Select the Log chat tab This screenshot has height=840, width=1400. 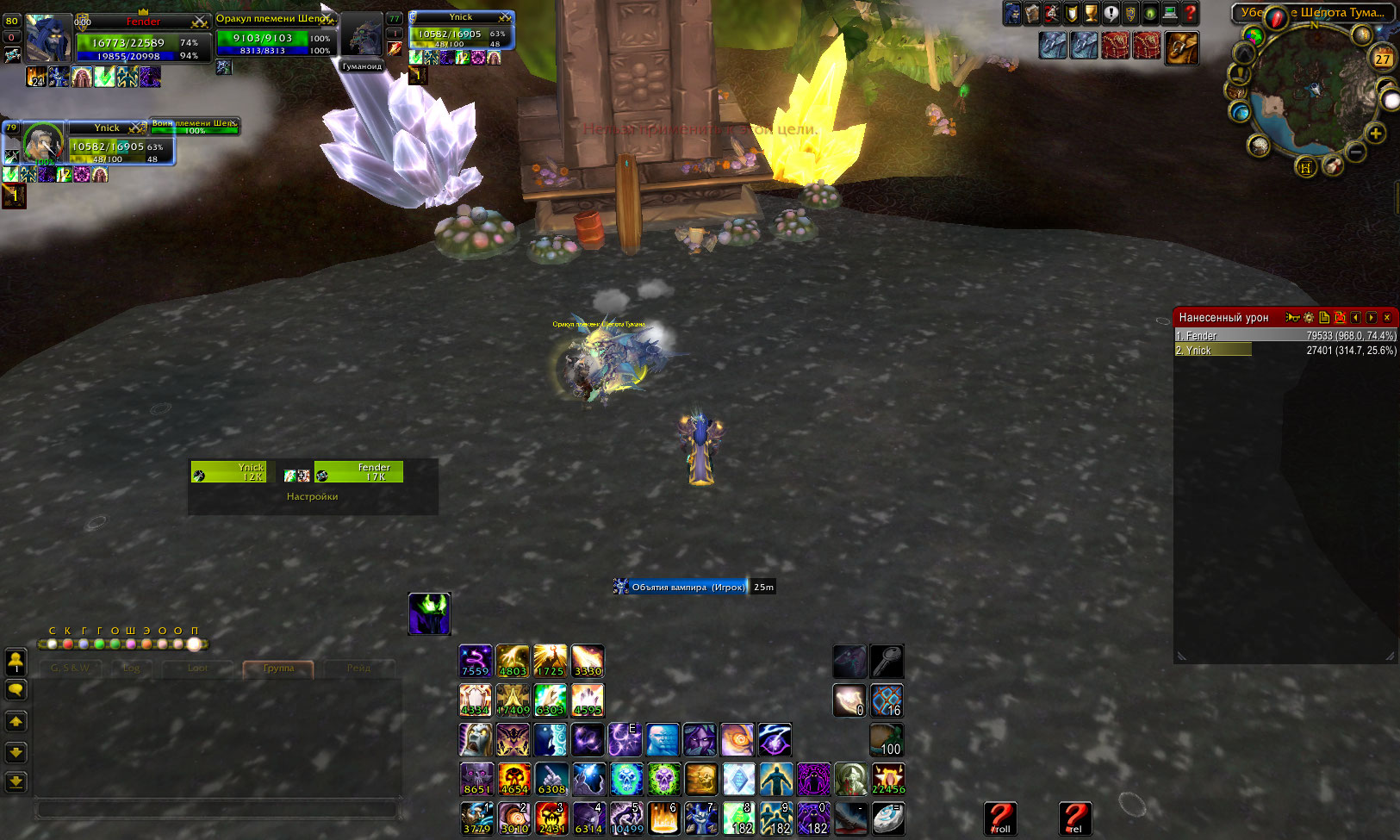click(131, 669)
